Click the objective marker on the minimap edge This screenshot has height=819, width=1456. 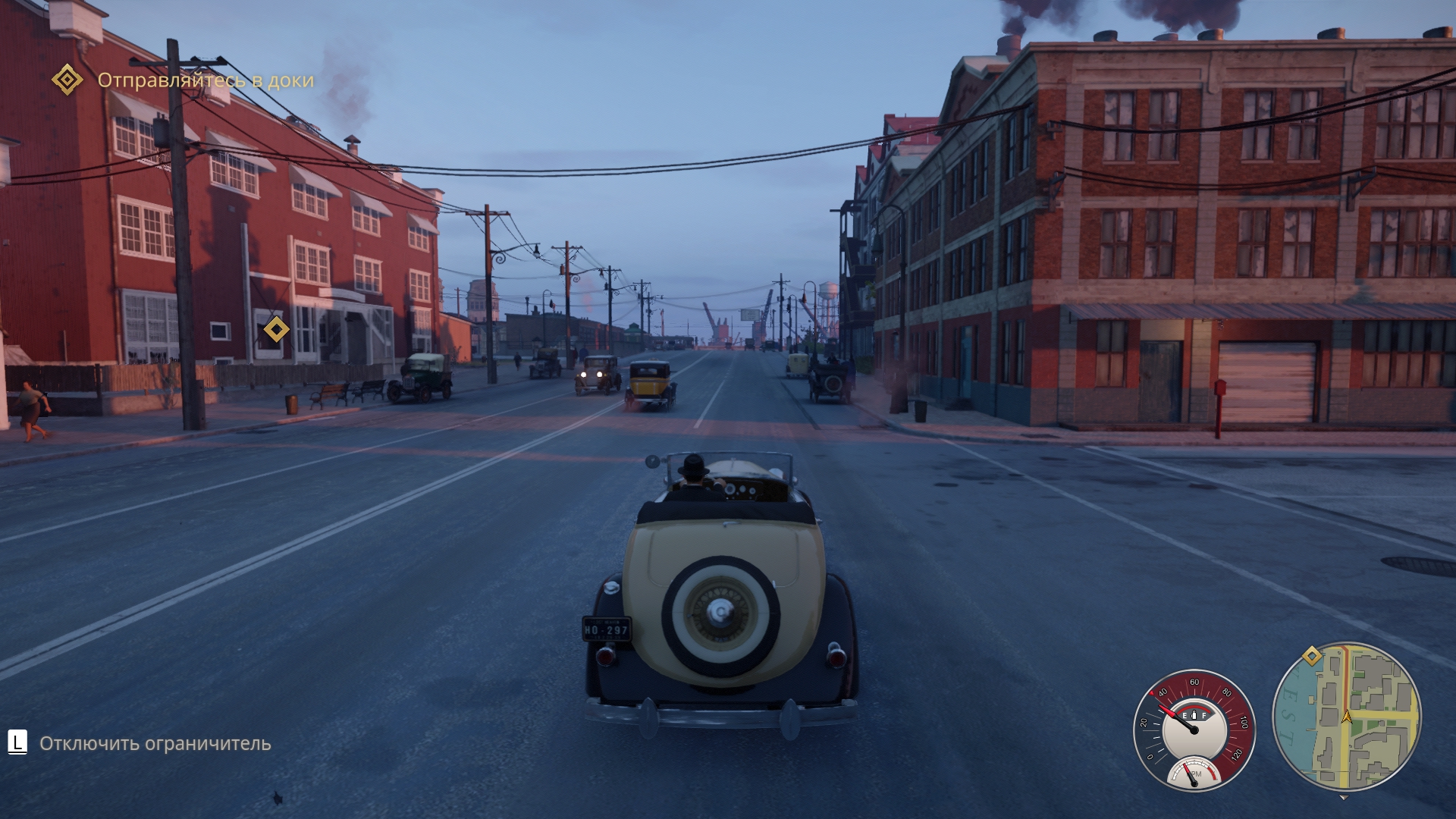[x=1312, y=656]
